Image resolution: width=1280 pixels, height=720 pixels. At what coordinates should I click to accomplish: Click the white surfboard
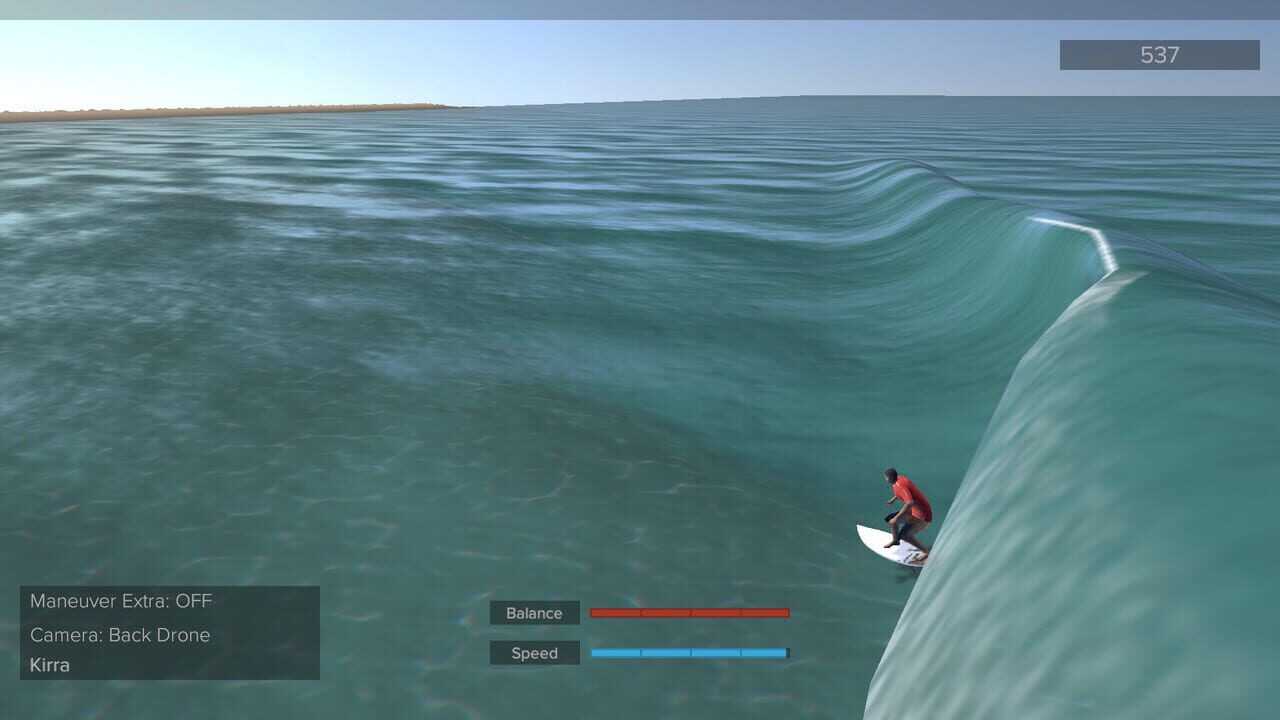coord(885,545)
